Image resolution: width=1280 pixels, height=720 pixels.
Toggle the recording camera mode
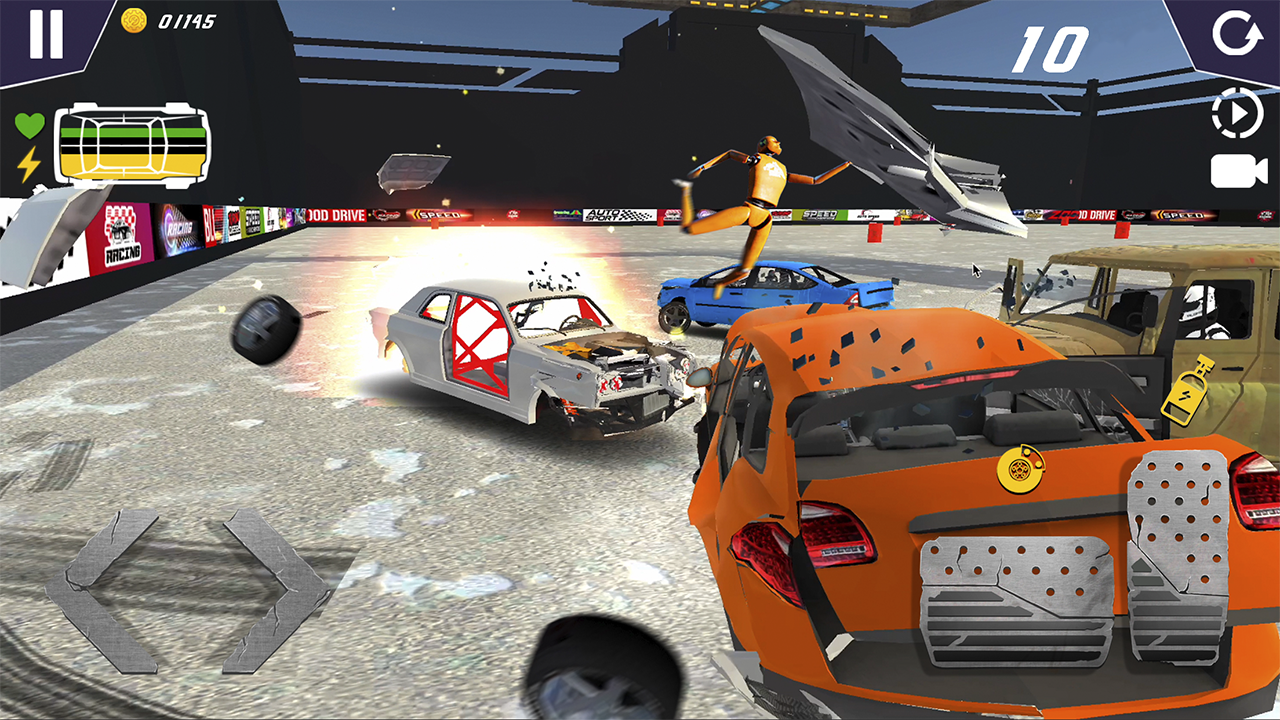tap(1237, 170)
